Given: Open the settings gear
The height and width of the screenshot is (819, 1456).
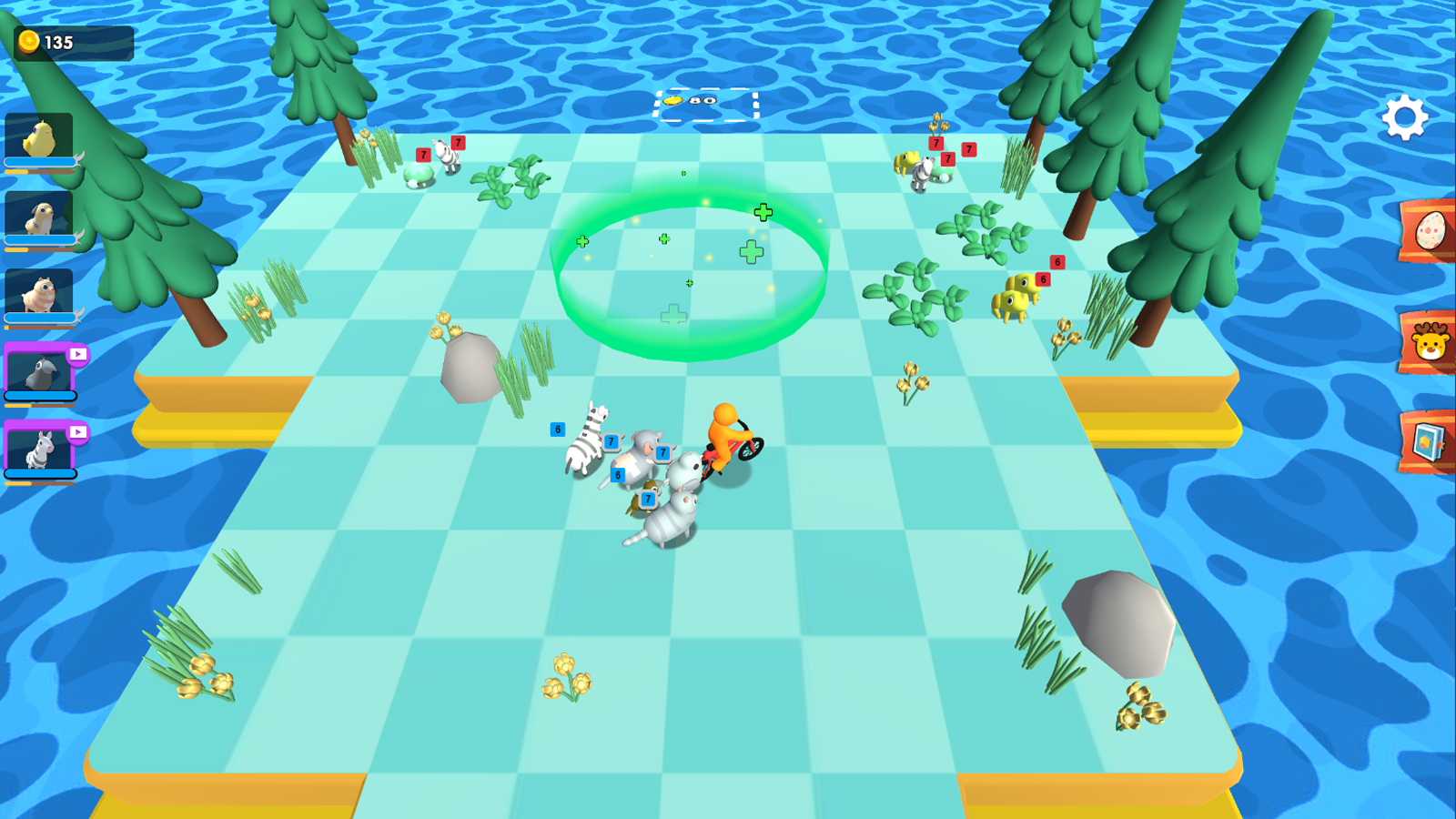Looking at the screenshot, I should point(1404,116).
